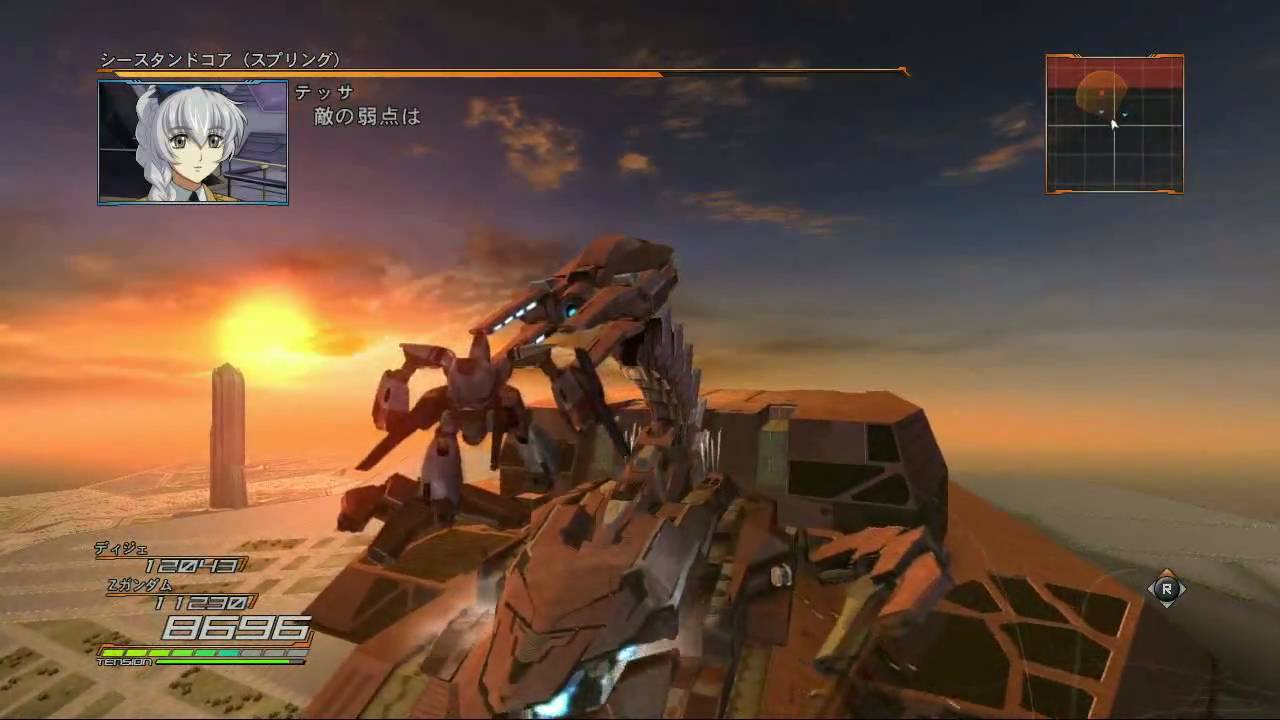
Task: Select the player arrow marker on the minimap
Action: 1114,126
